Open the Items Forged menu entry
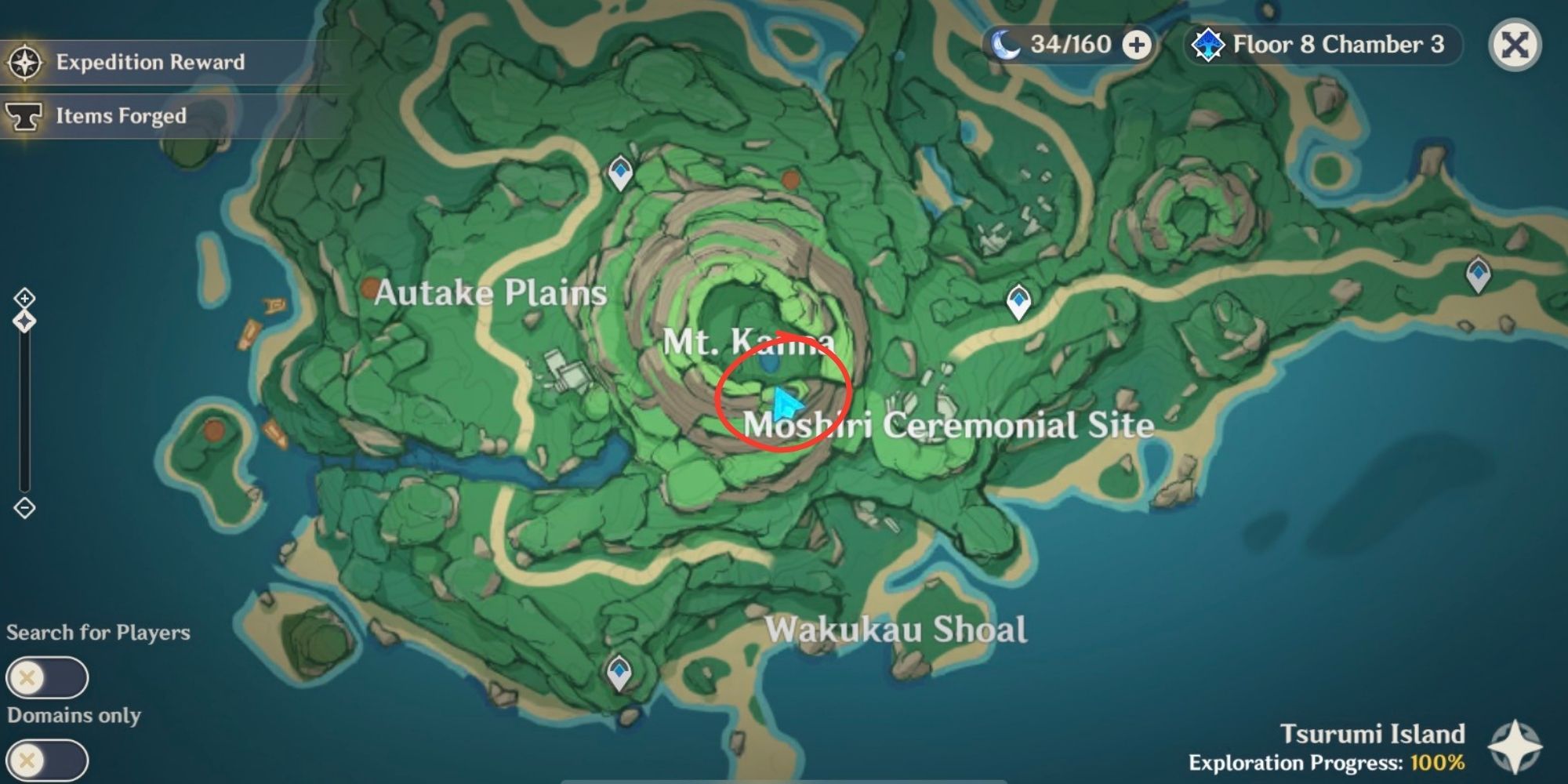Viewport: 1568px width, 784px height. pos(122,116)
